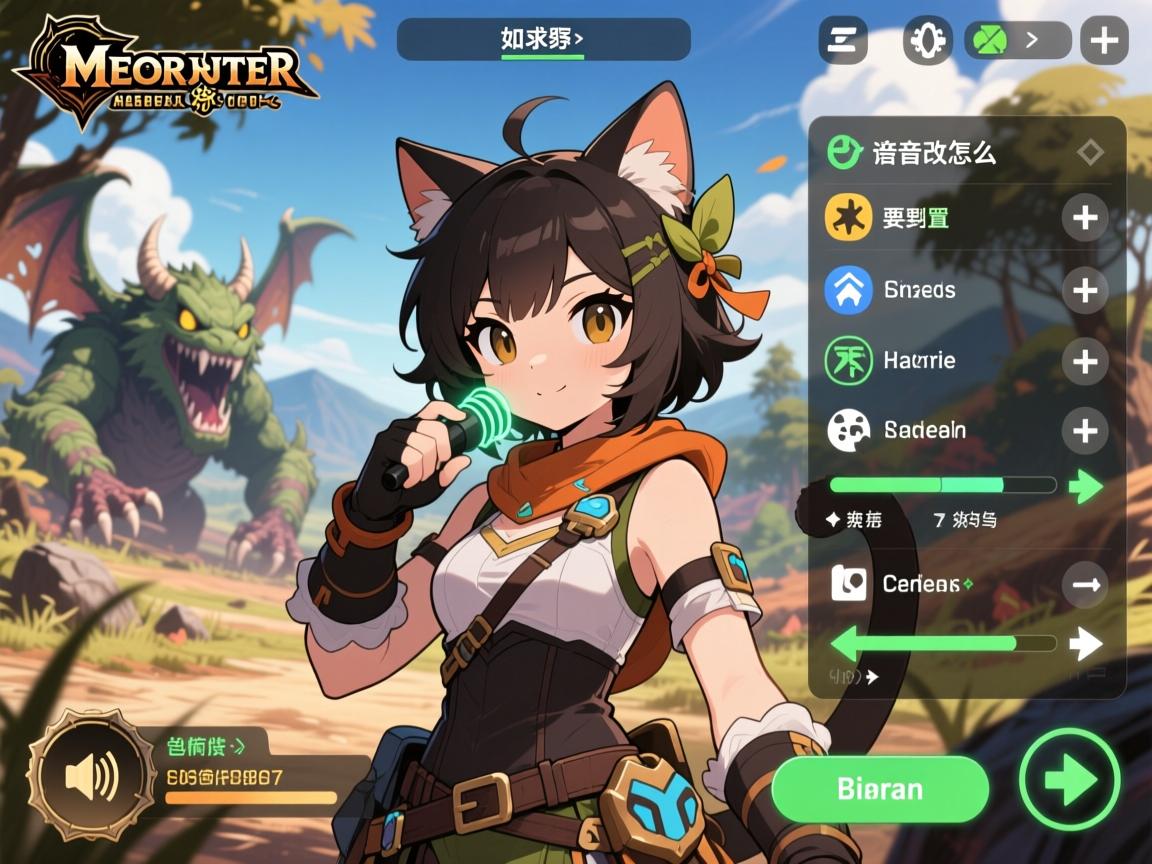Click the white right arrow by lower slider
Screen dimensions: 1152x864
(1085, 644)
